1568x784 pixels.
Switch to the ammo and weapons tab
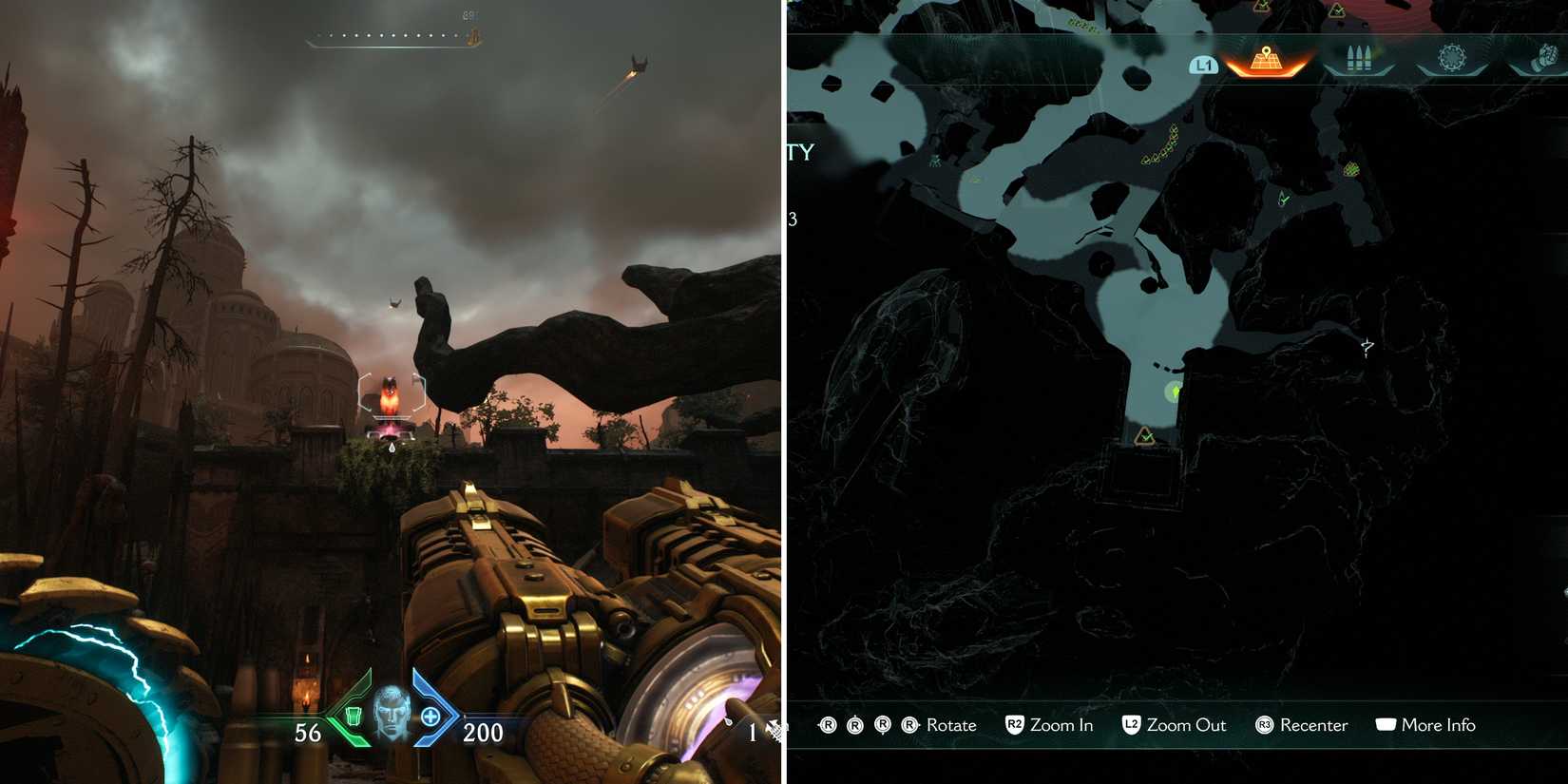pyautogui.click(x=1359, y=57)
